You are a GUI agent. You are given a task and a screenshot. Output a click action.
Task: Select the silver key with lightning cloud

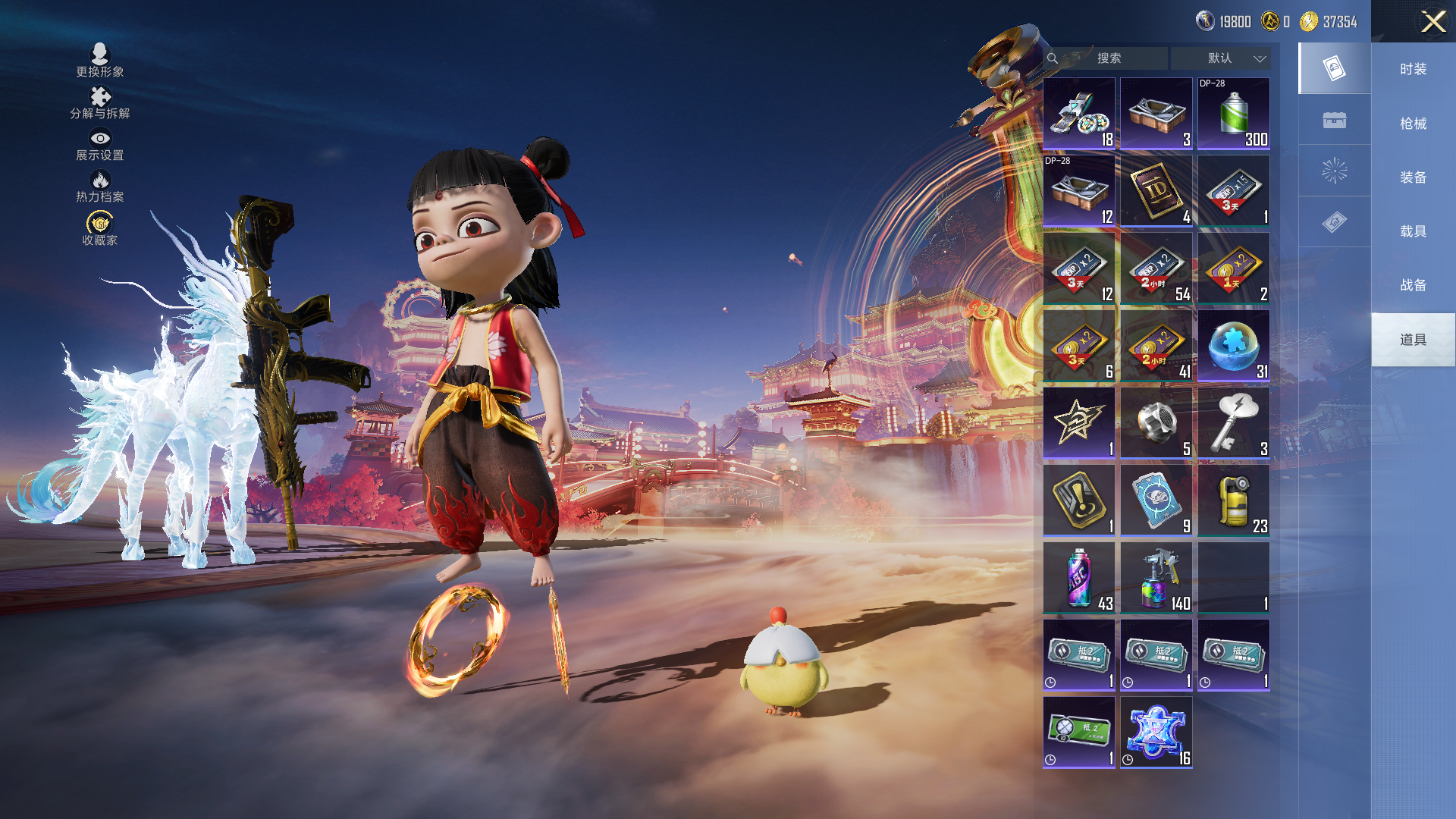pos(1233,423)
